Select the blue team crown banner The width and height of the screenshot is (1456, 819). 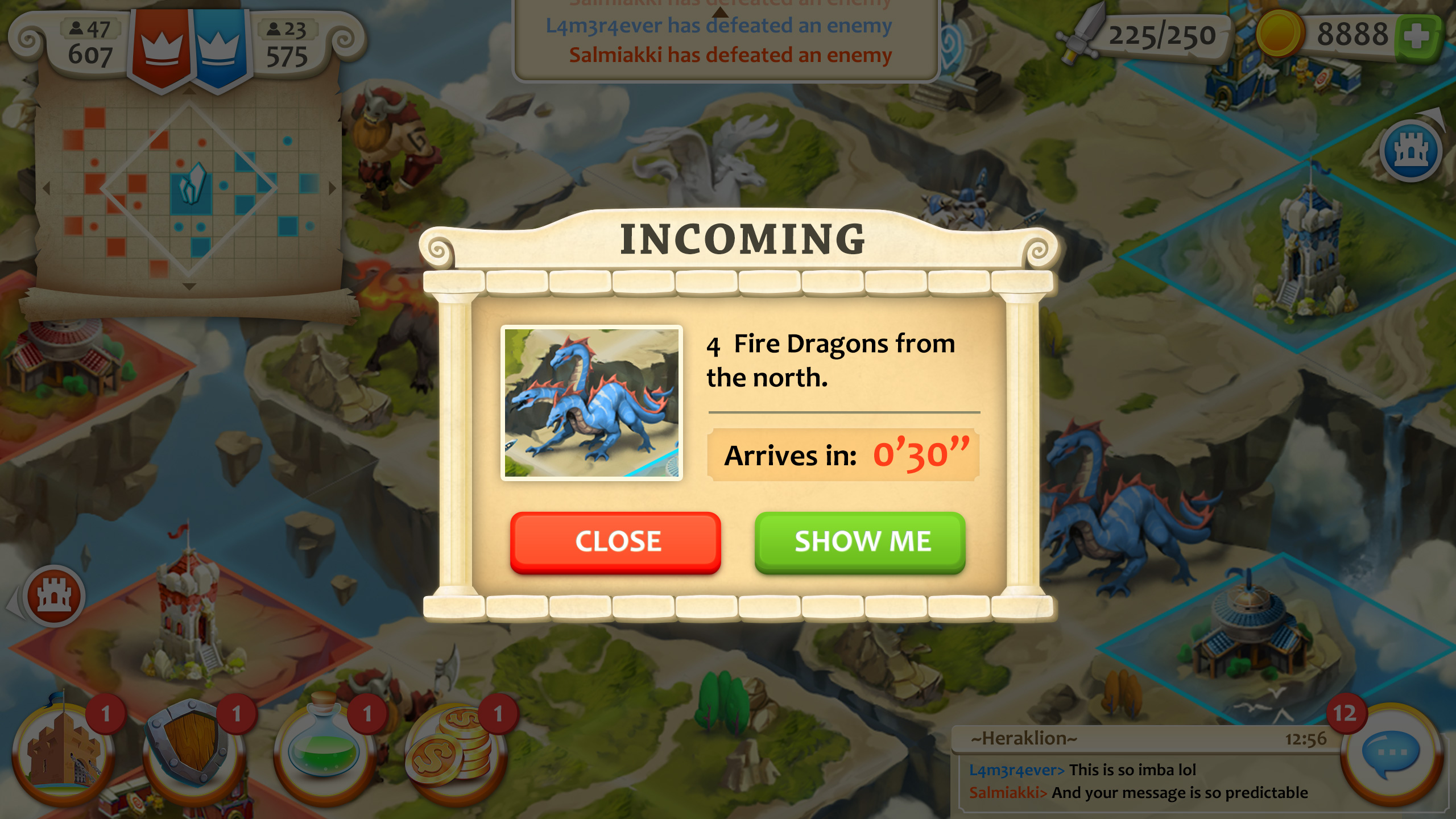(x=220, y=48)
